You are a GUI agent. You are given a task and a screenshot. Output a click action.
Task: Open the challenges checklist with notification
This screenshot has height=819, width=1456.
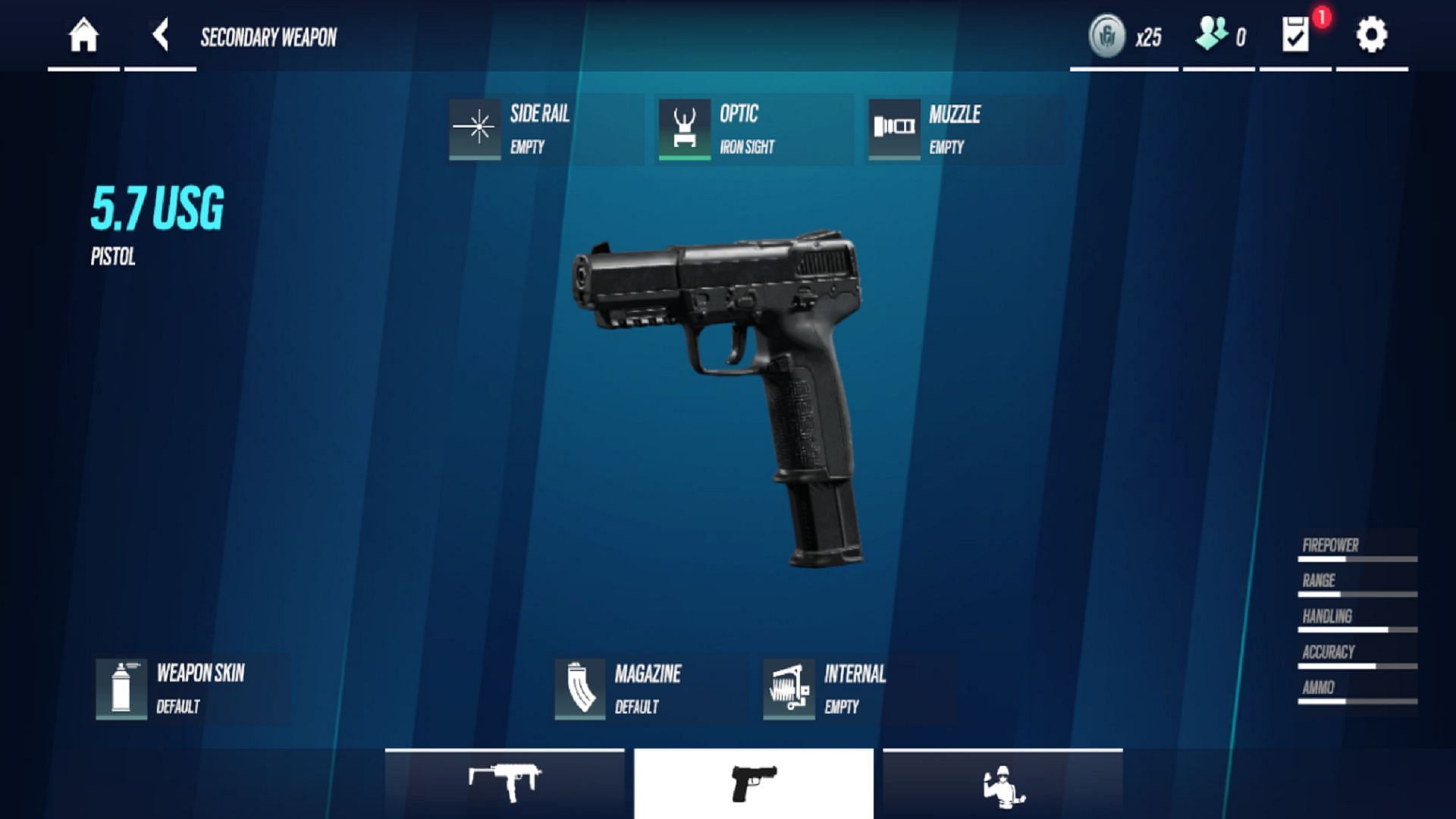1296,36
